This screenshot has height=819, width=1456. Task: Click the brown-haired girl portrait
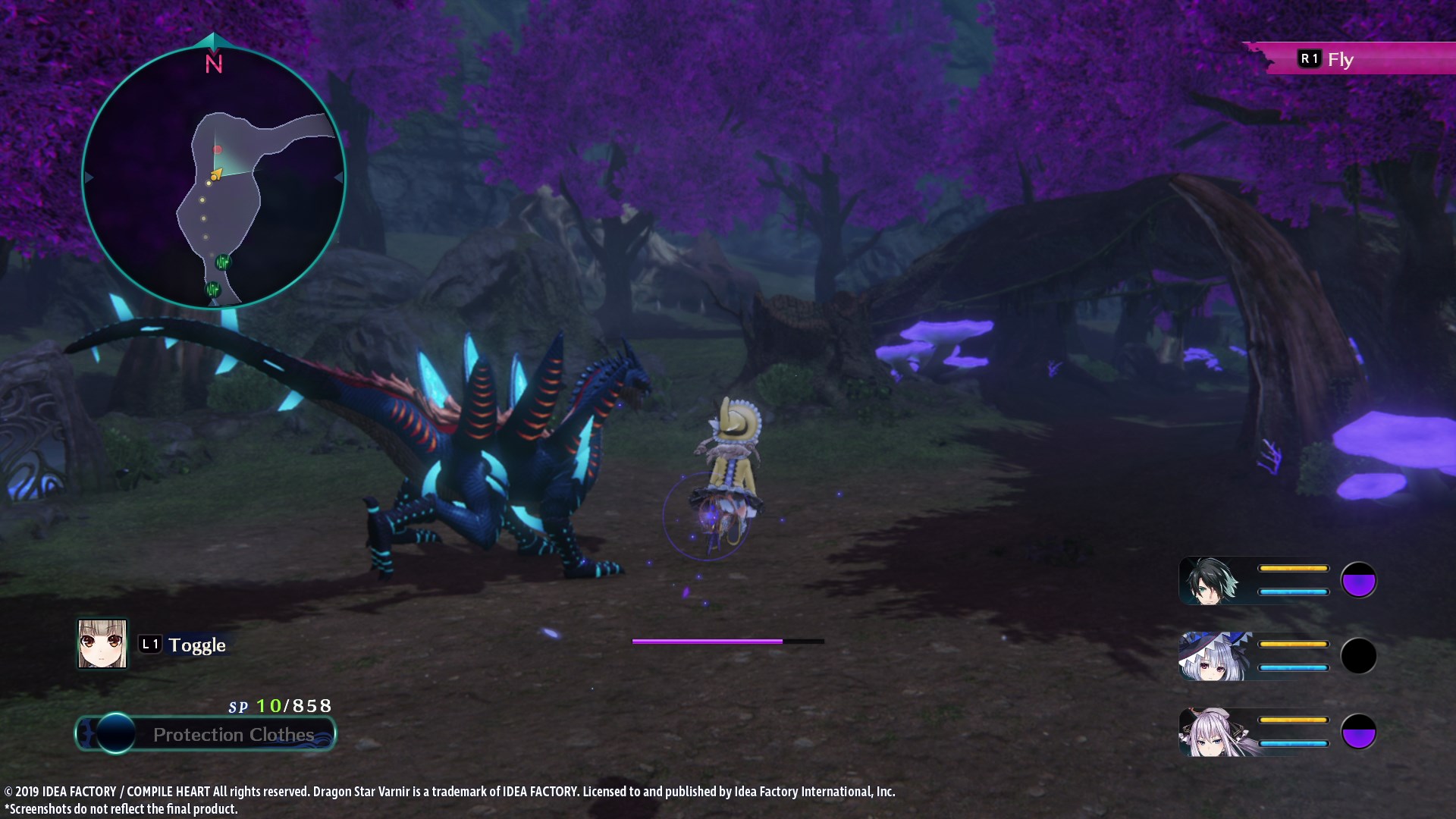102,644
